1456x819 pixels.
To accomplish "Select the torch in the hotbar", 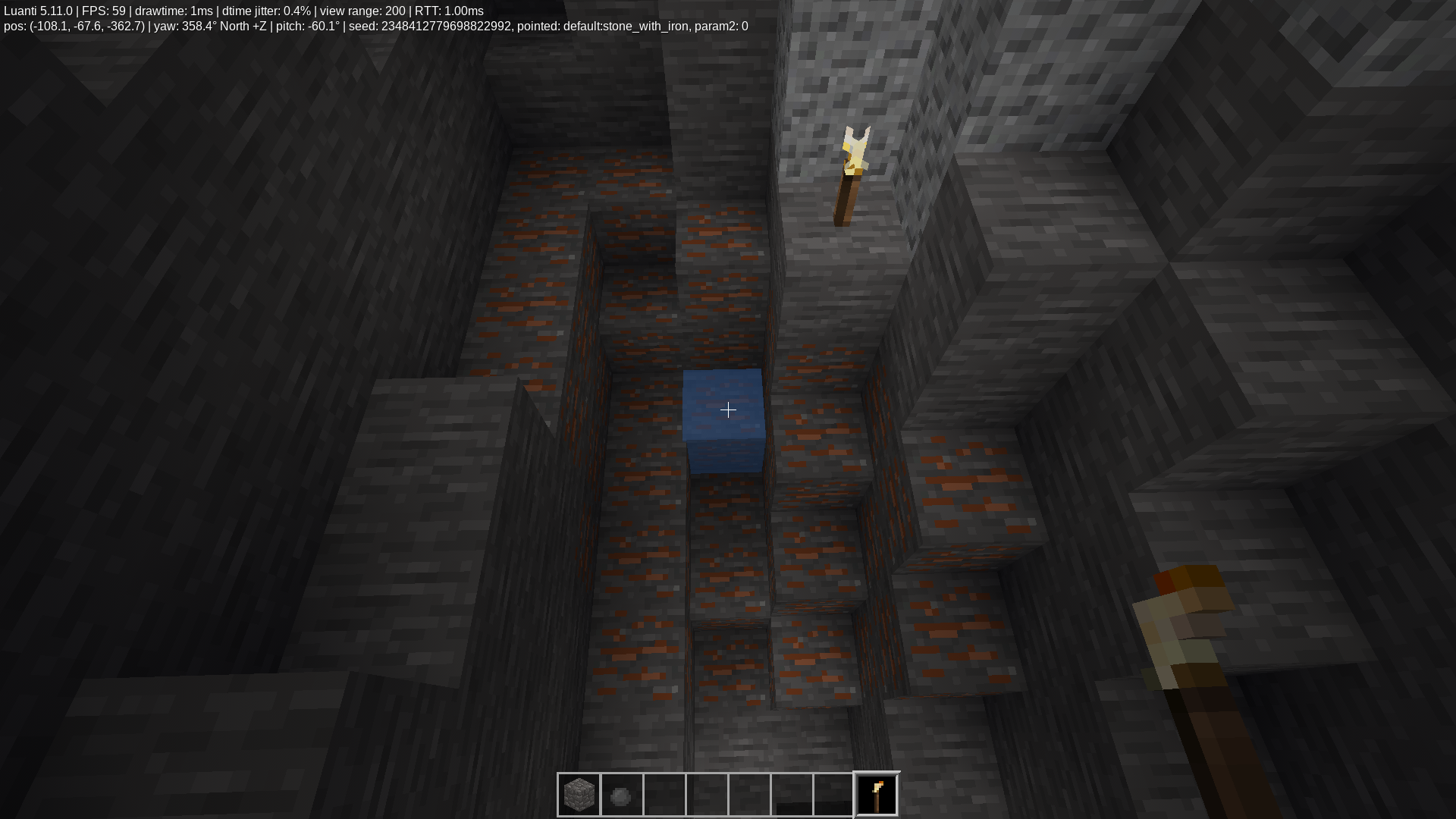I will (877, 795).
